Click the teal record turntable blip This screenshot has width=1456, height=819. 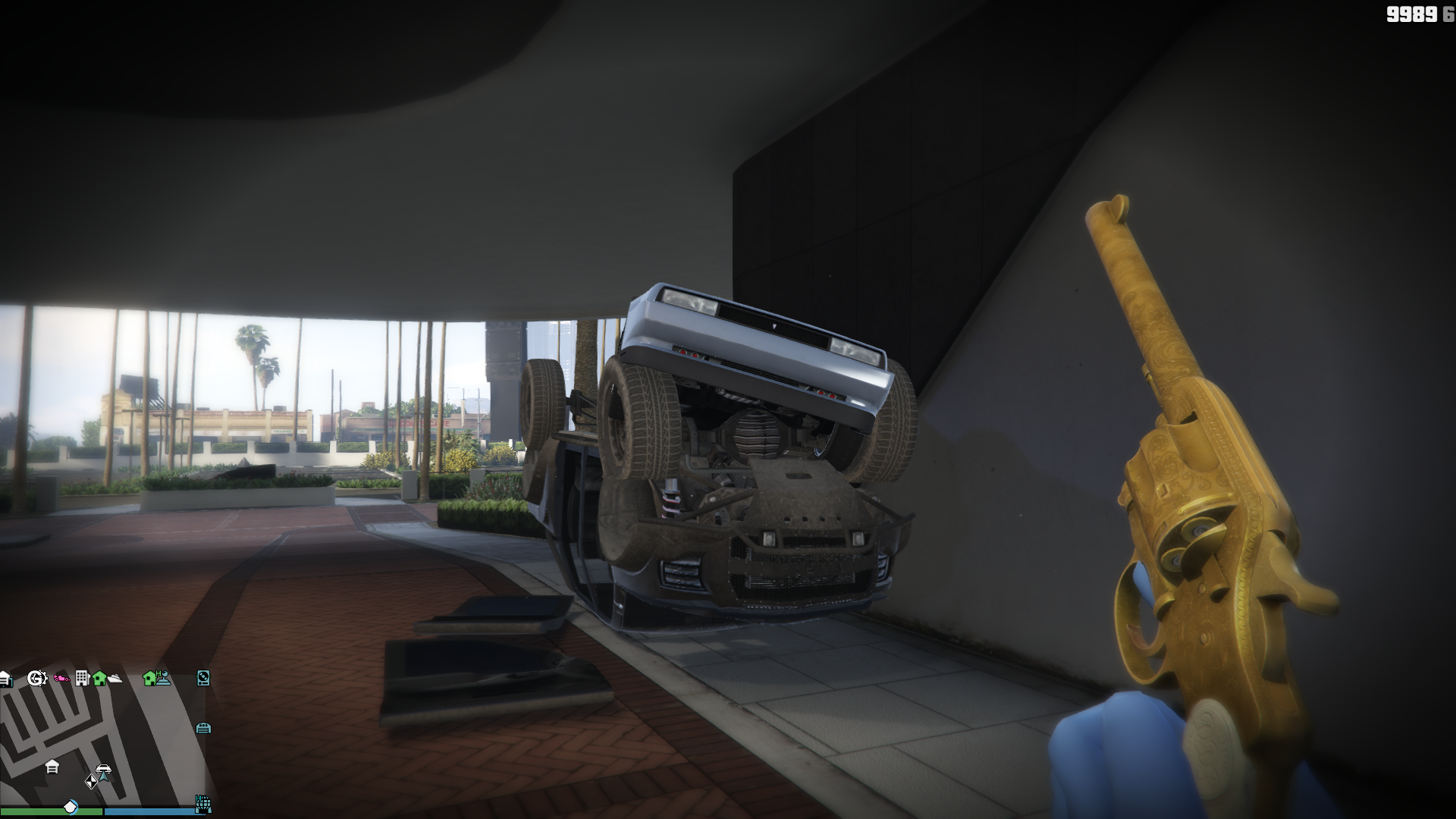(203, 678)
